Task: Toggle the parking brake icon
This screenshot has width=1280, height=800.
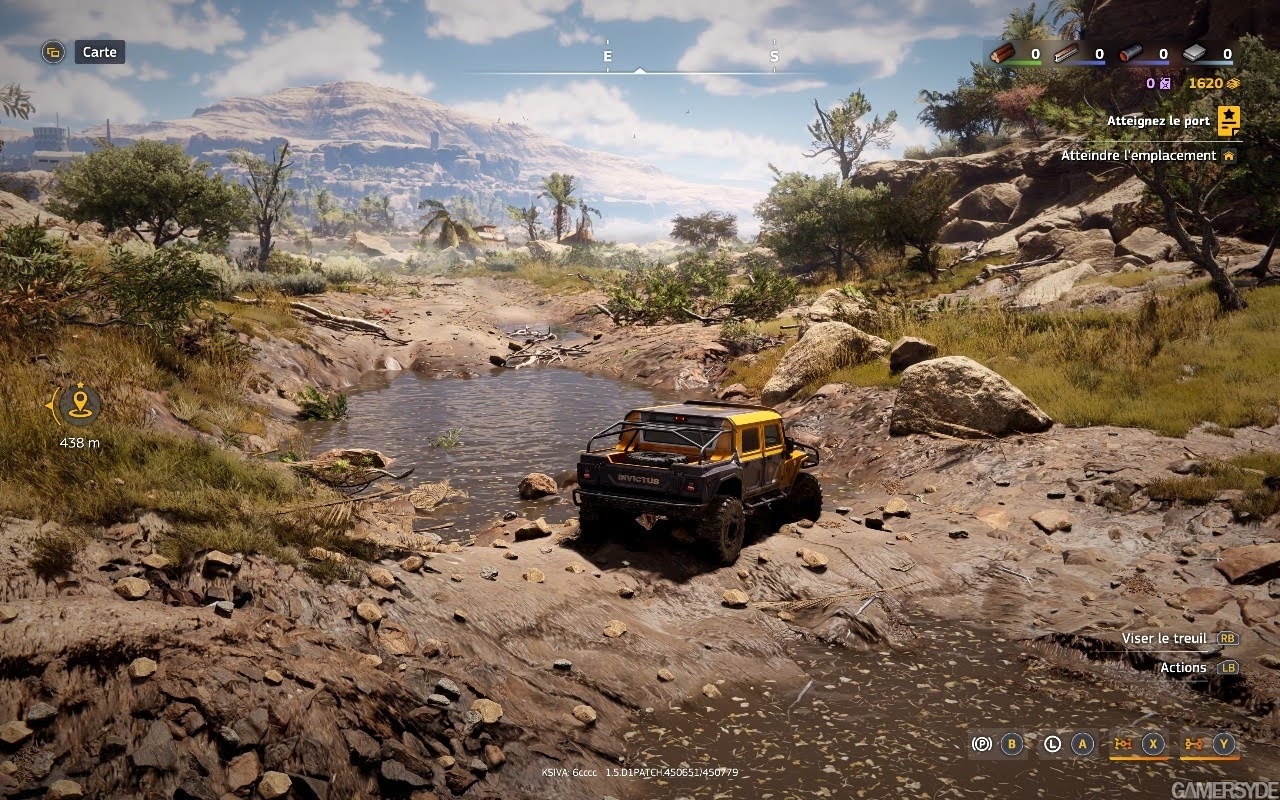Action: [x=982, y=744]
